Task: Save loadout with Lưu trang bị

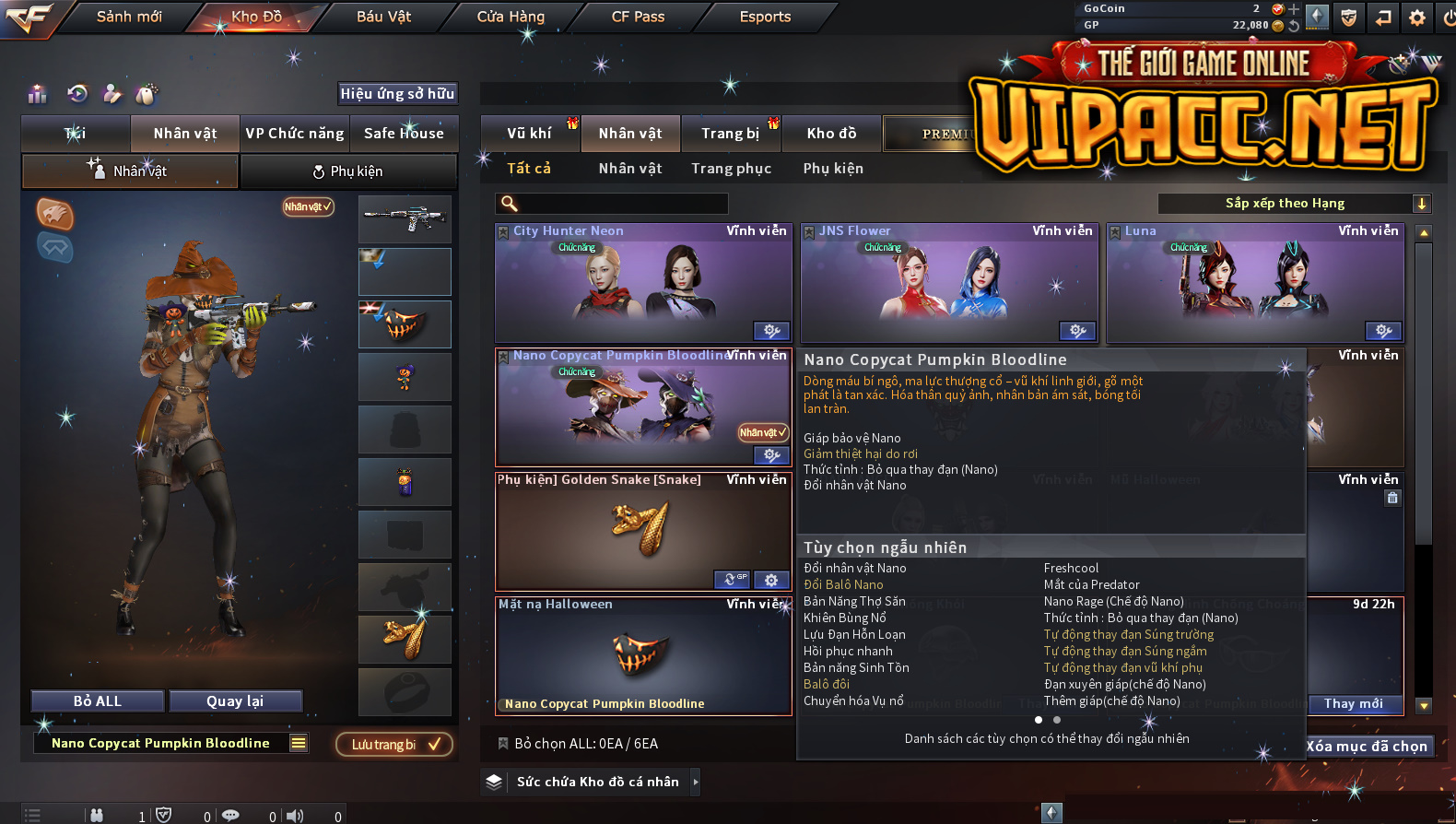Action: tap(393, 745)
